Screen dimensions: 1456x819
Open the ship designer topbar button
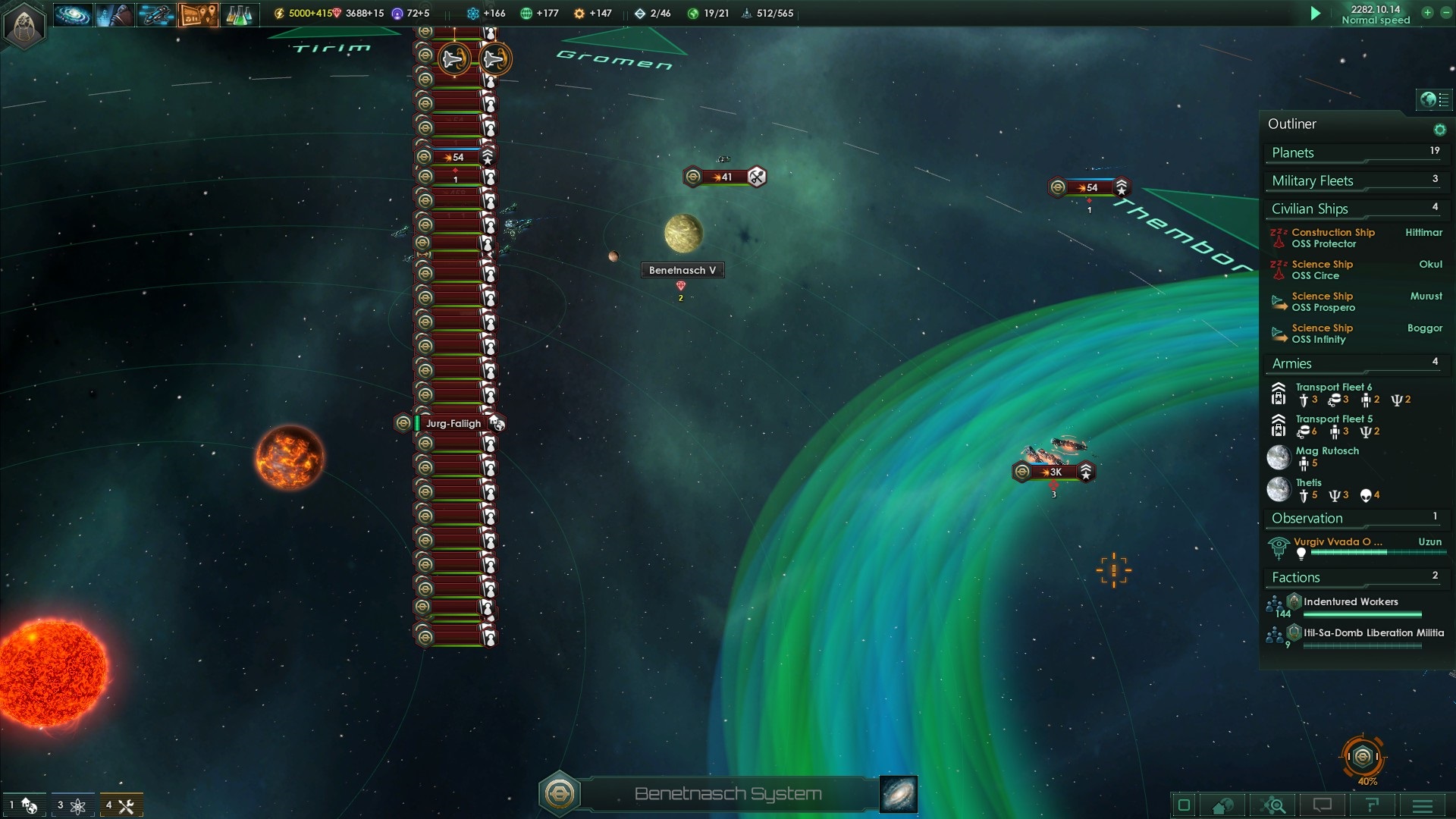point(155,14)
